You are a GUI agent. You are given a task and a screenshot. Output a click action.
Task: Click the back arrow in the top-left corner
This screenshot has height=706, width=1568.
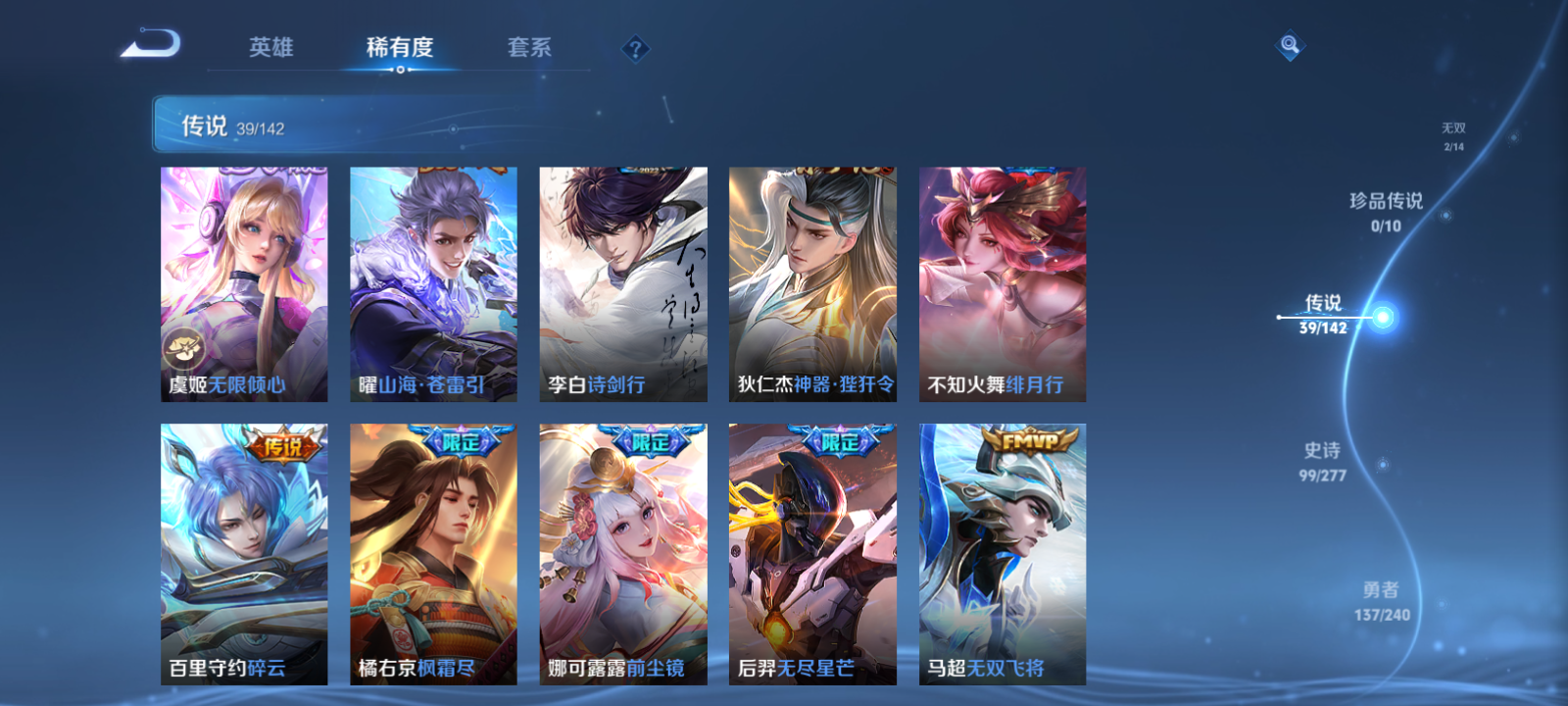(152, 44)
